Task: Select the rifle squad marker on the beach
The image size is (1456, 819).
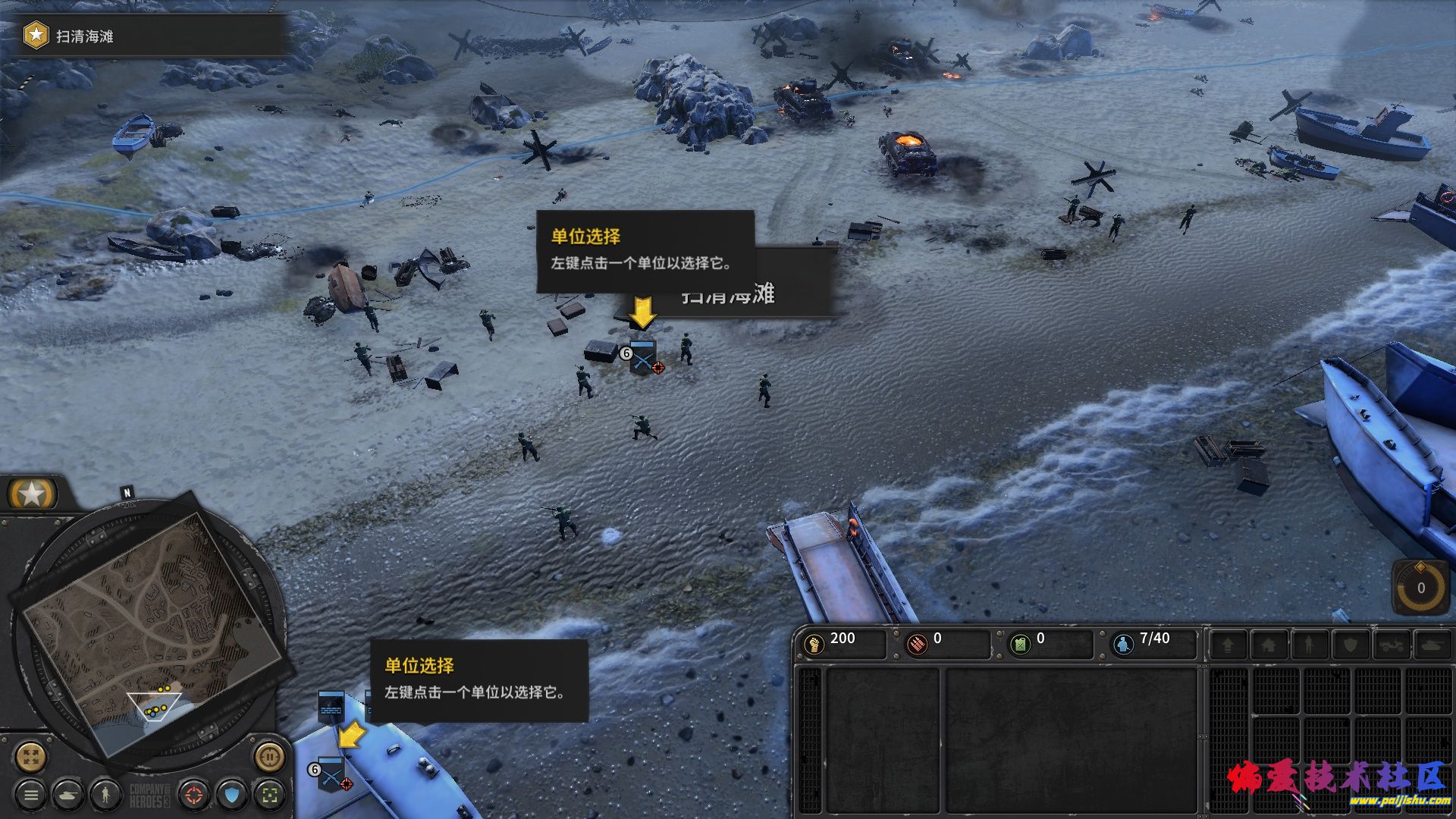Action: pyautogui.click(x=642, y=357)
